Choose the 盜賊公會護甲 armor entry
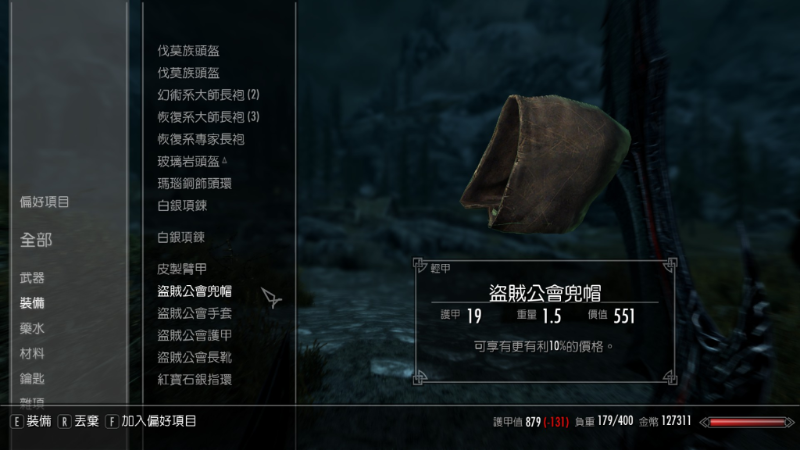Viewport: 800px width, 450px height. pyautogui.click(x=195, y=335)
